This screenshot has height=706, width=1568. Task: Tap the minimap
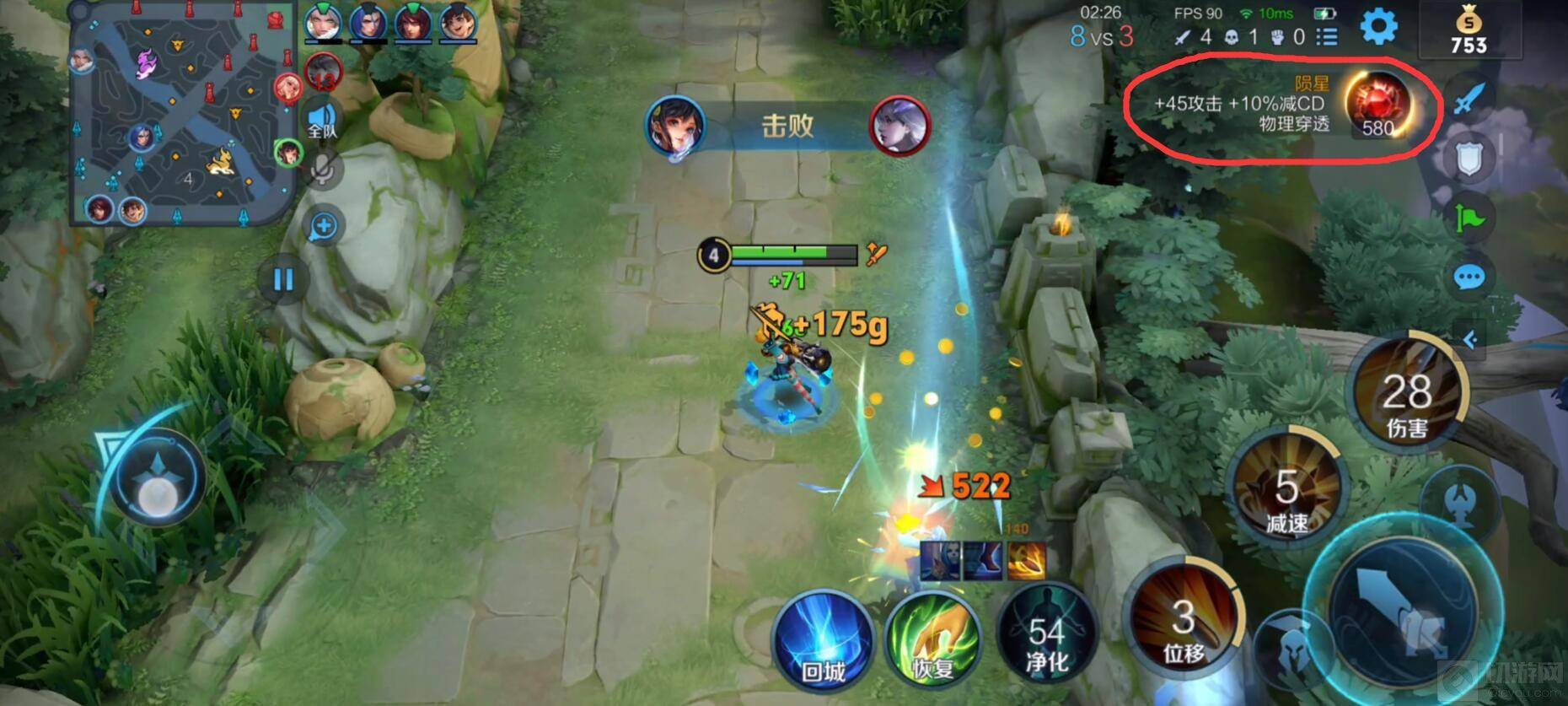pyautogui.click(x=181, y=114)
